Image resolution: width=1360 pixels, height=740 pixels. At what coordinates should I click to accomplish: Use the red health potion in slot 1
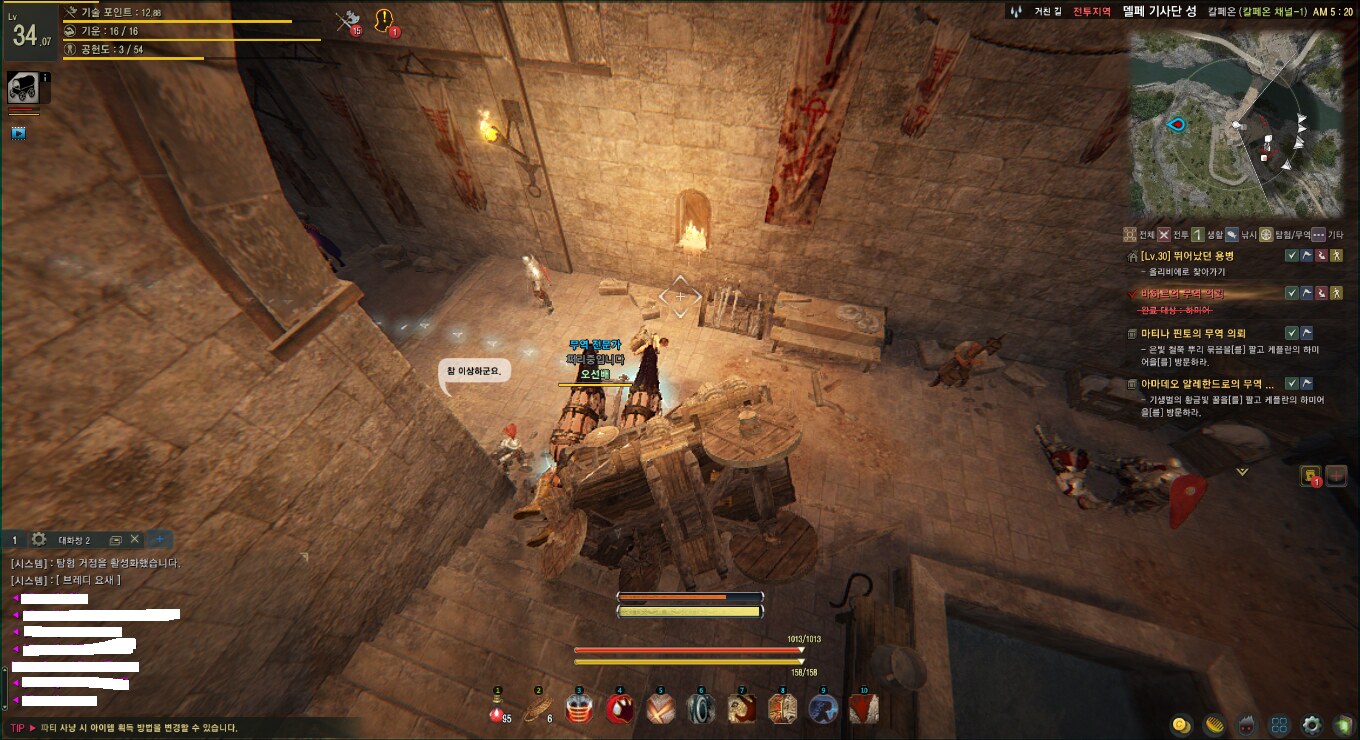(x=496, y=708)
